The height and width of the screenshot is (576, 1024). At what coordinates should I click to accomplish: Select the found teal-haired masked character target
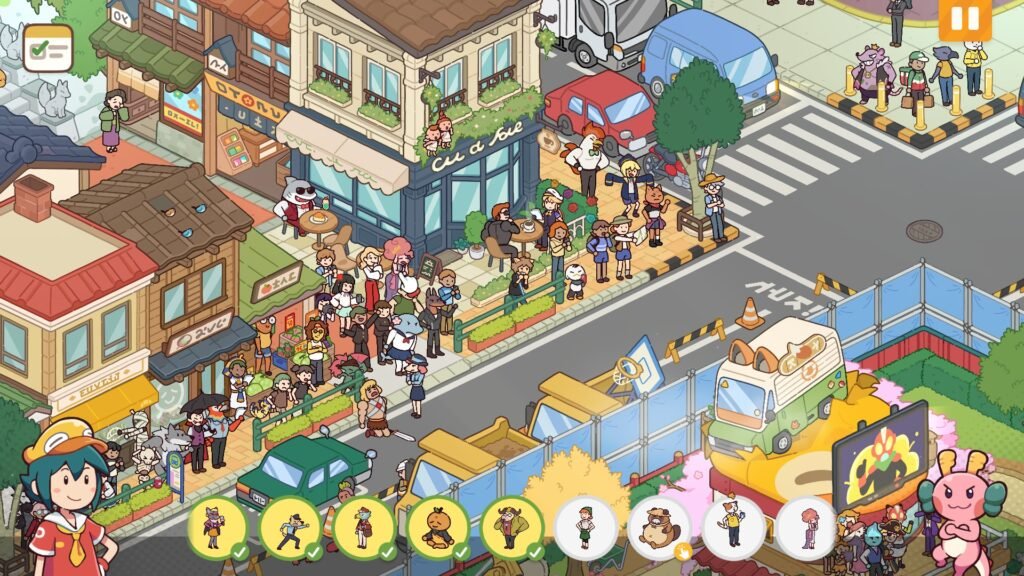364,527
